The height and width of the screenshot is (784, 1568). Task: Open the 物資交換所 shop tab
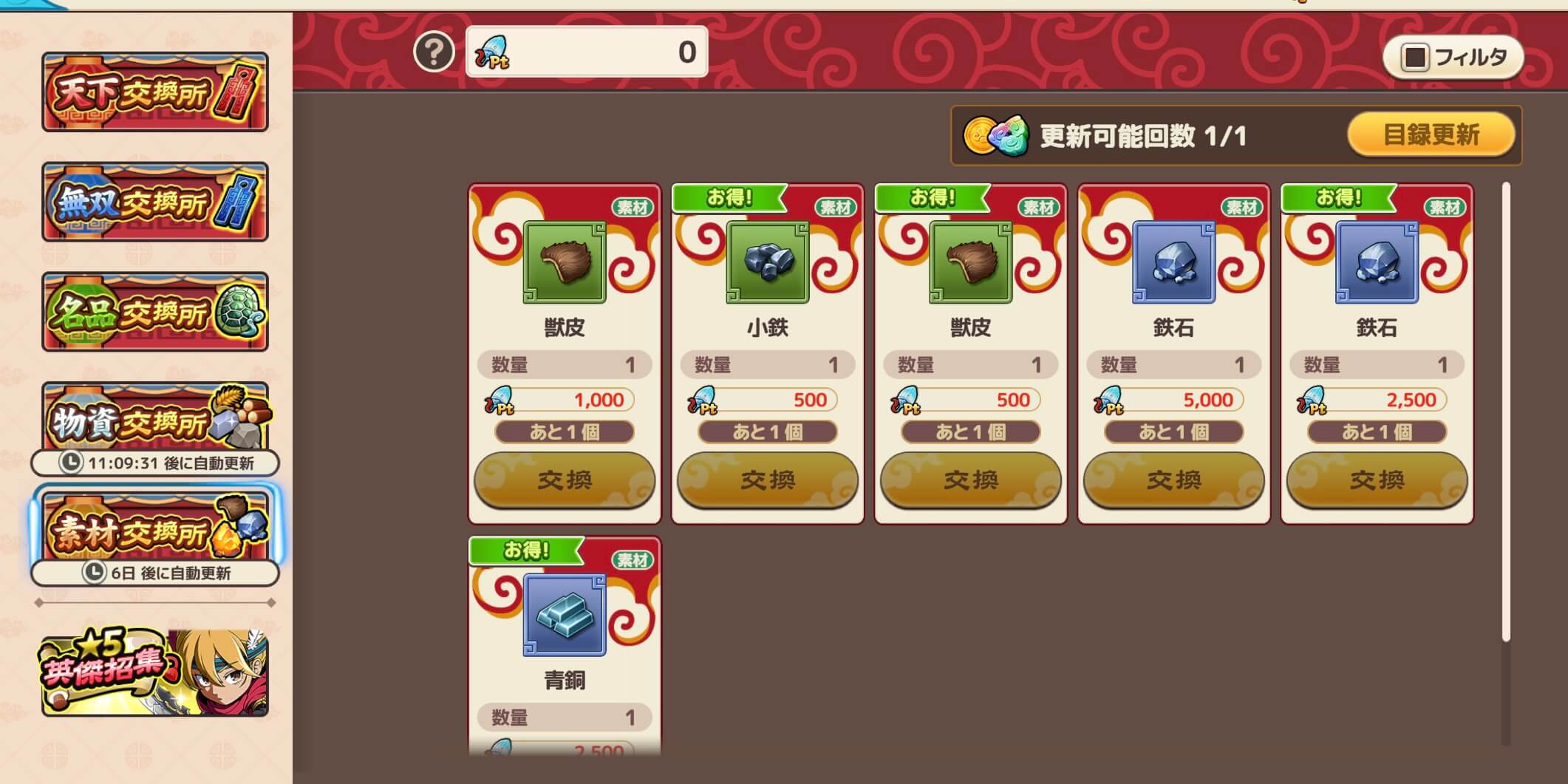click(155, 418)
